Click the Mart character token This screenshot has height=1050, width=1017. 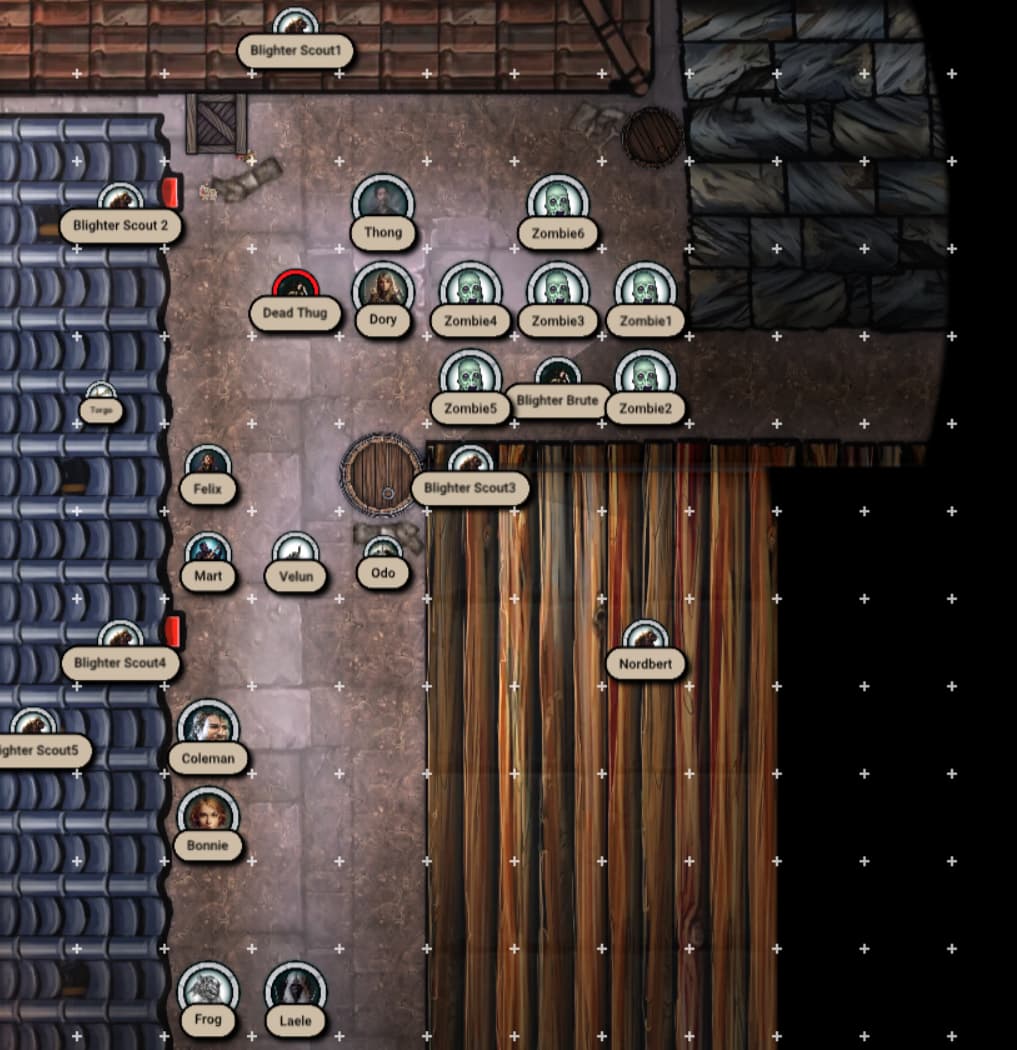point(208,553)
